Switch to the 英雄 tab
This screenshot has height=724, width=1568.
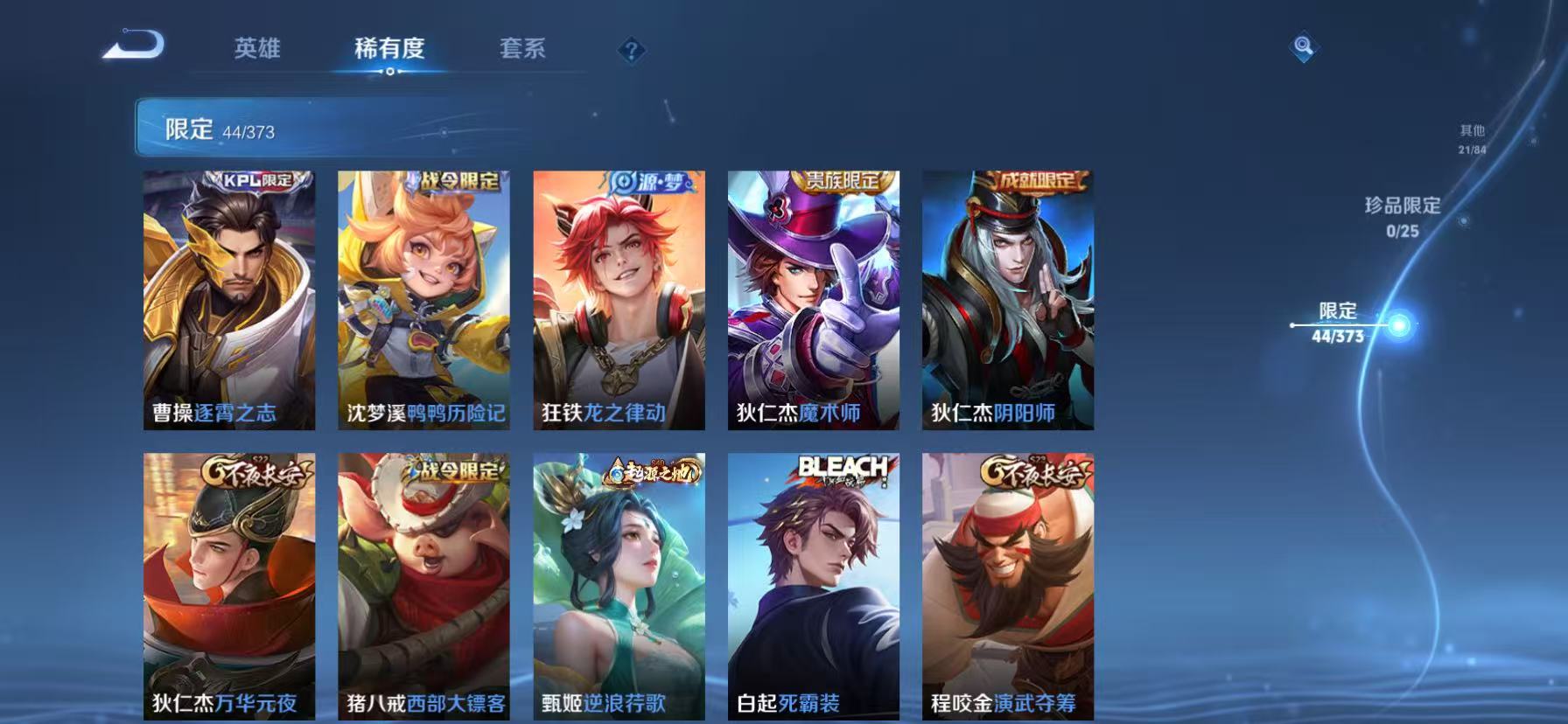tap(255, 50)
